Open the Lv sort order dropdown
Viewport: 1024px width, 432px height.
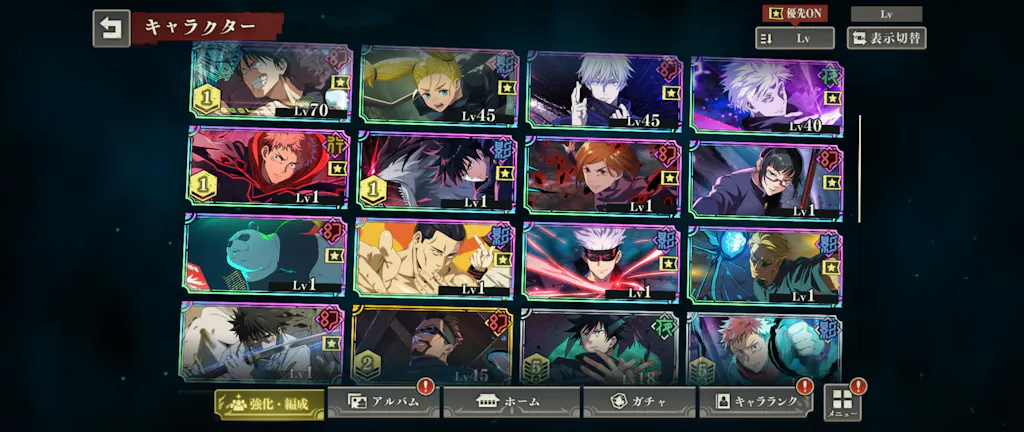pyautogui.click(x=794, y=38)
